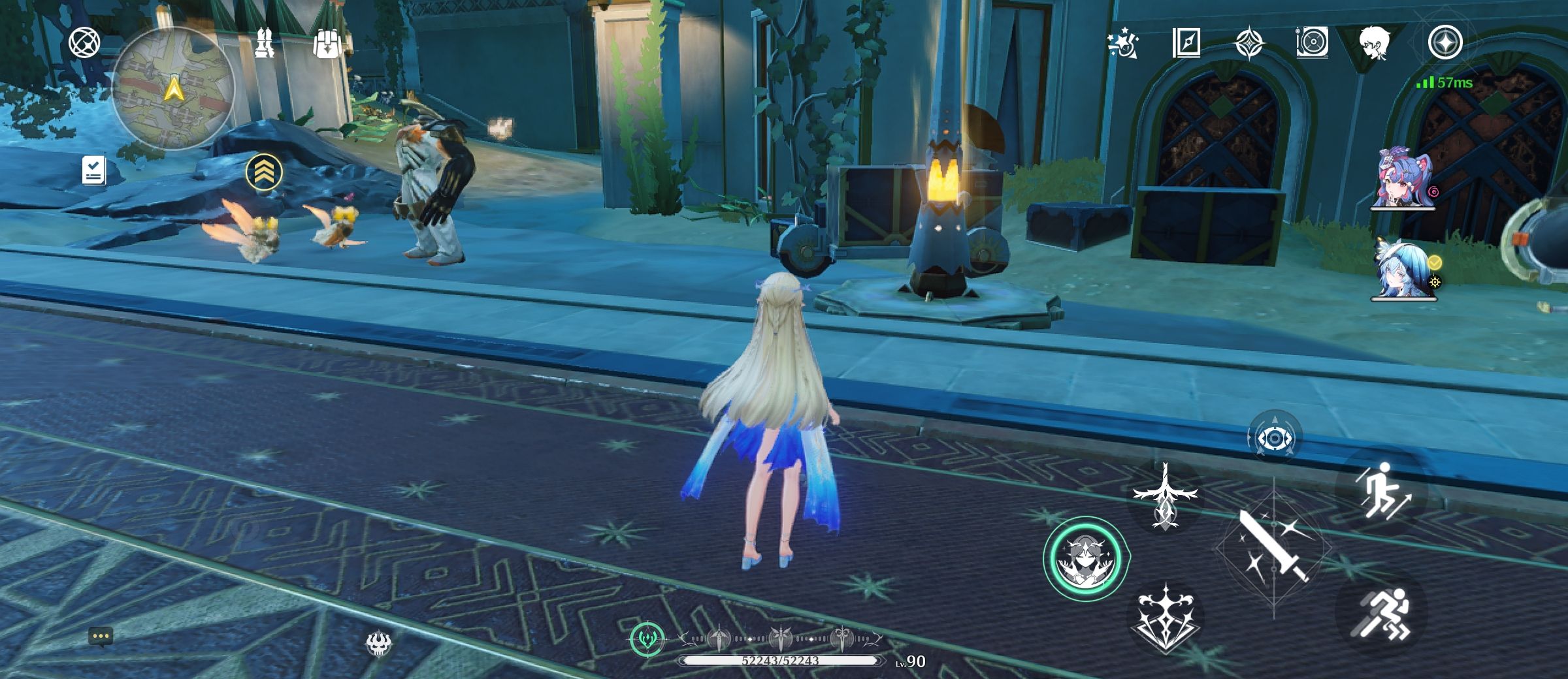Tap the globe icon beside the minimap
The width and height of the screenshot is (1568, 679).
(85, 43)
